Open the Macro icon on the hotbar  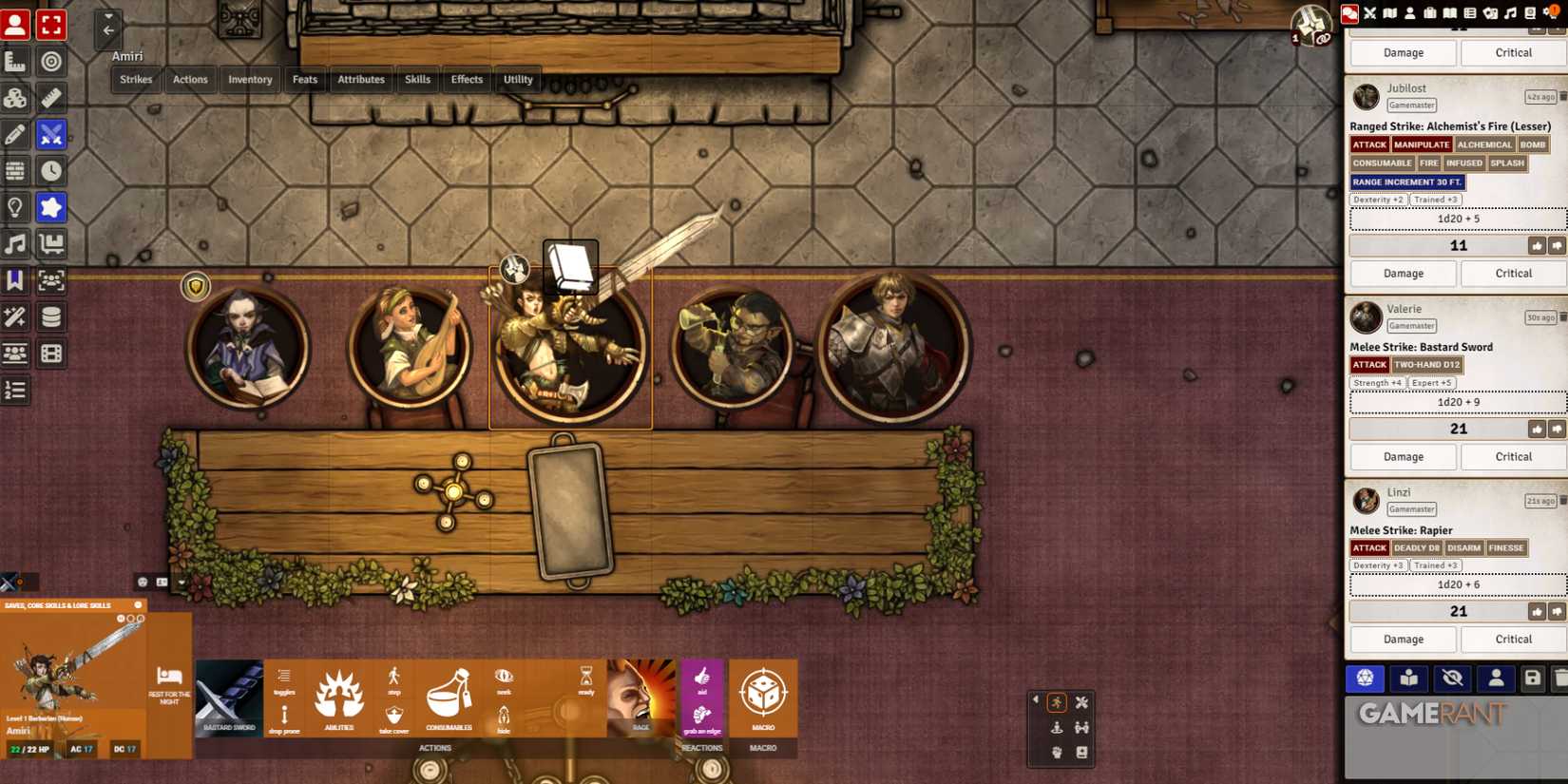(x=763, y=696)
